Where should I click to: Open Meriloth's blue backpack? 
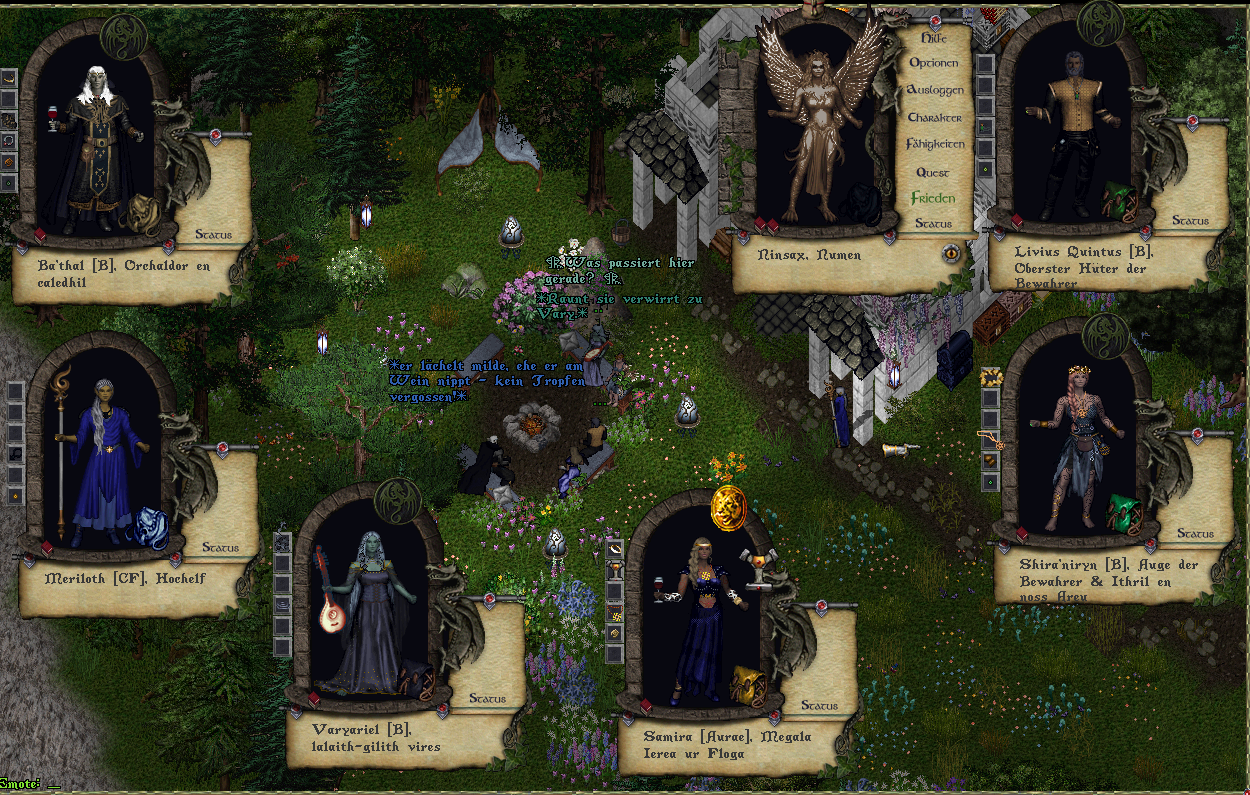tap(151, 527)
